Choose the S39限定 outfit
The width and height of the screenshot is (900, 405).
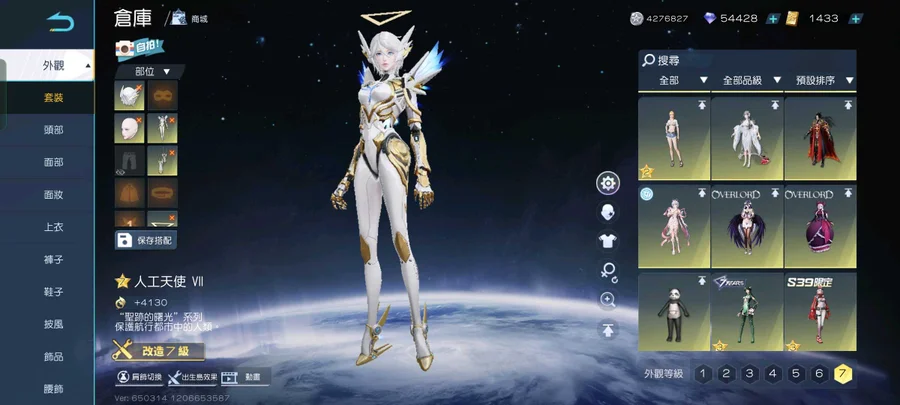click(x=819, y=312)
